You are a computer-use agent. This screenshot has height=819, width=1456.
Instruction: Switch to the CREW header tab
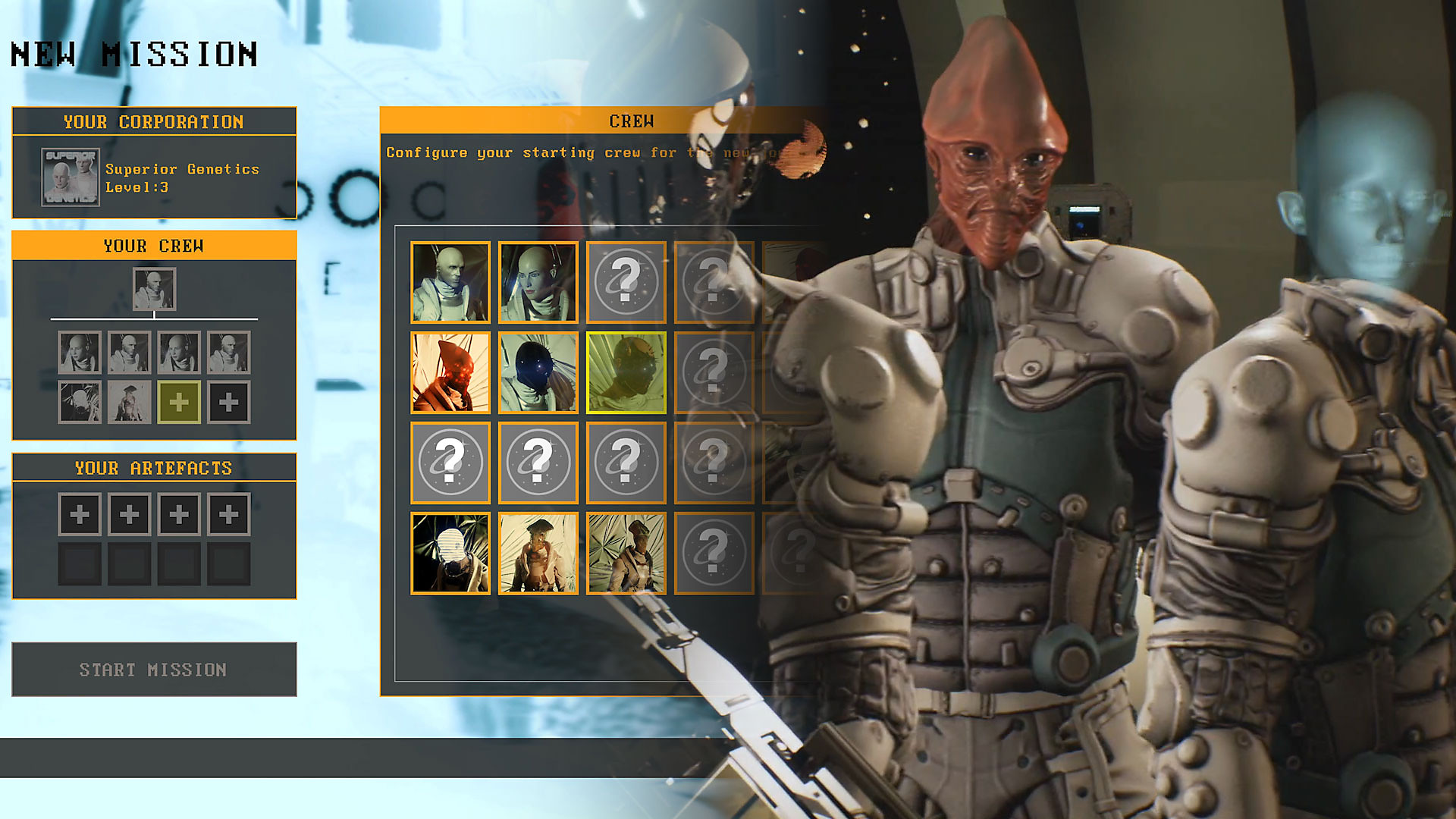[631, 121]
